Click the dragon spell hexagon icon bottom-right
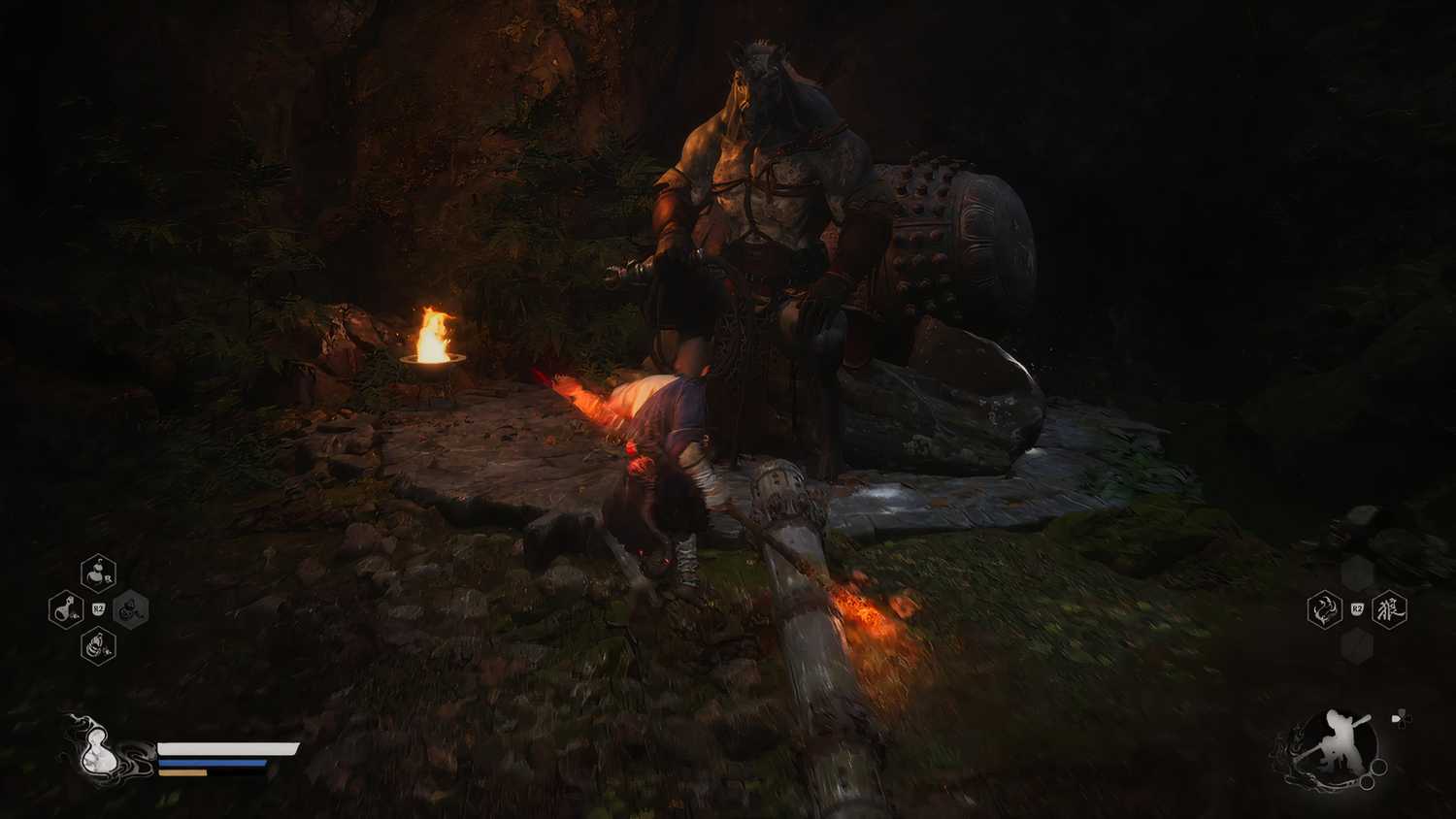 1324,609
